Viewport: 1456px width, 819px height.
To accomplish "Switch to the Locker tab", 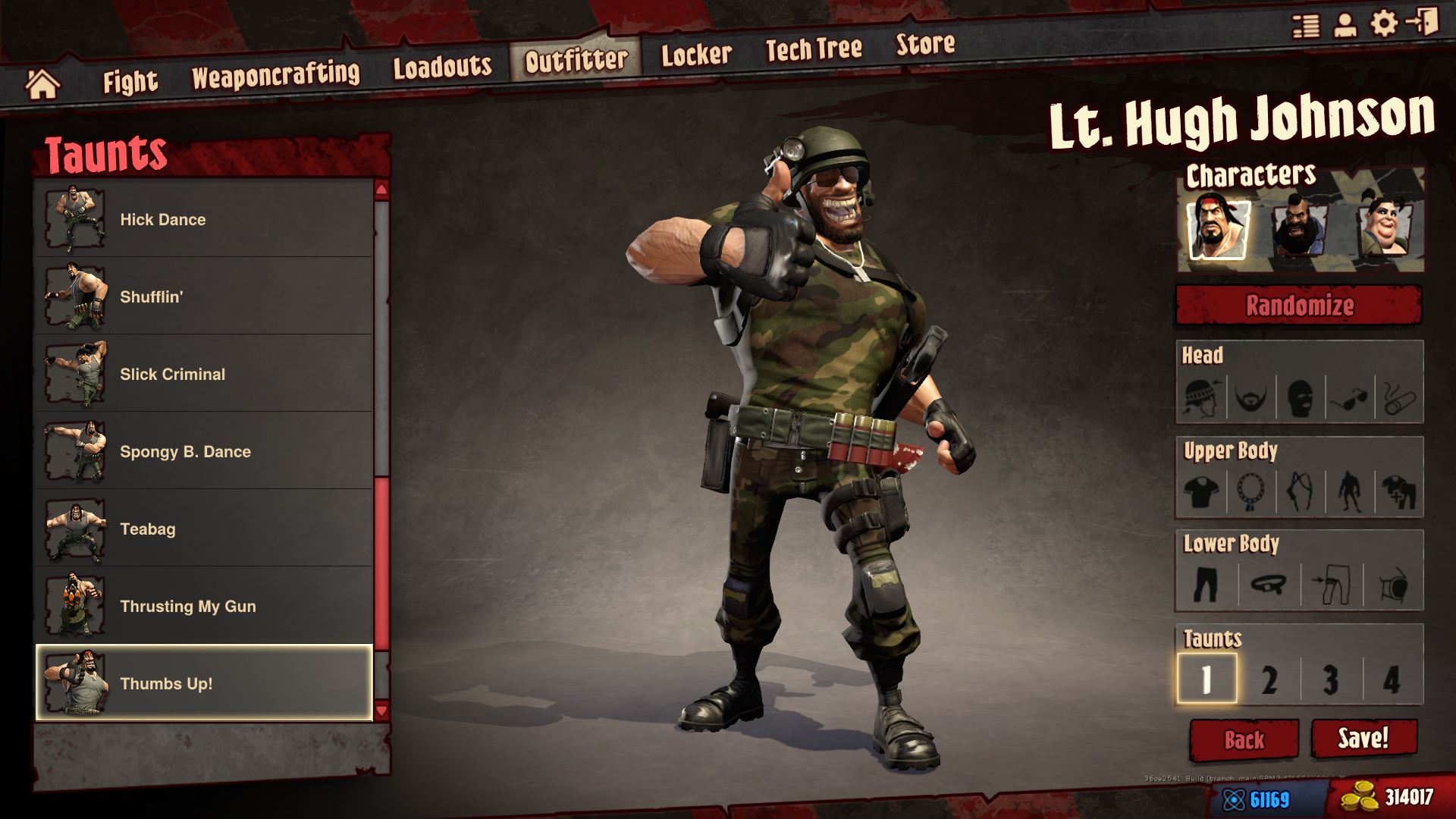I will coord(697,53).
